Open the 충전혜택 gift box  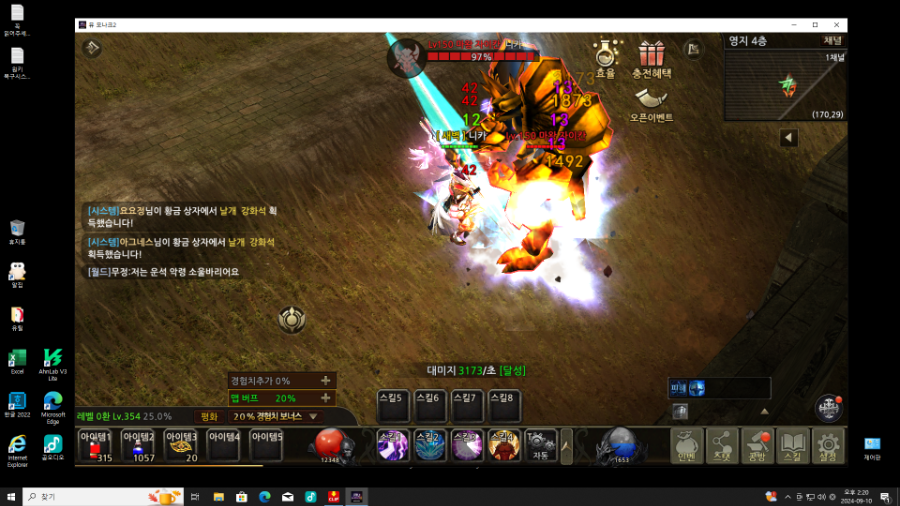651,57
